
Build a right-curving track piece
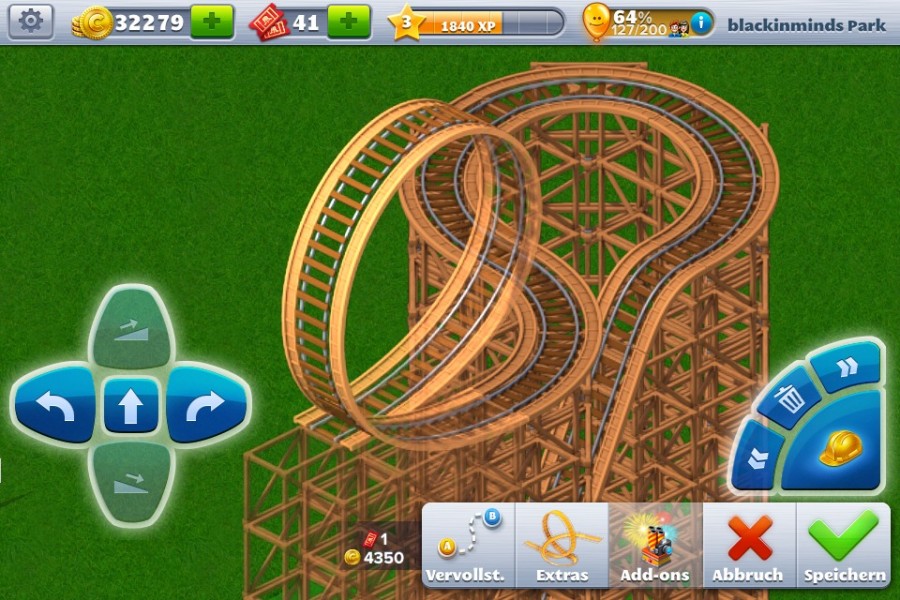(205, 403)
